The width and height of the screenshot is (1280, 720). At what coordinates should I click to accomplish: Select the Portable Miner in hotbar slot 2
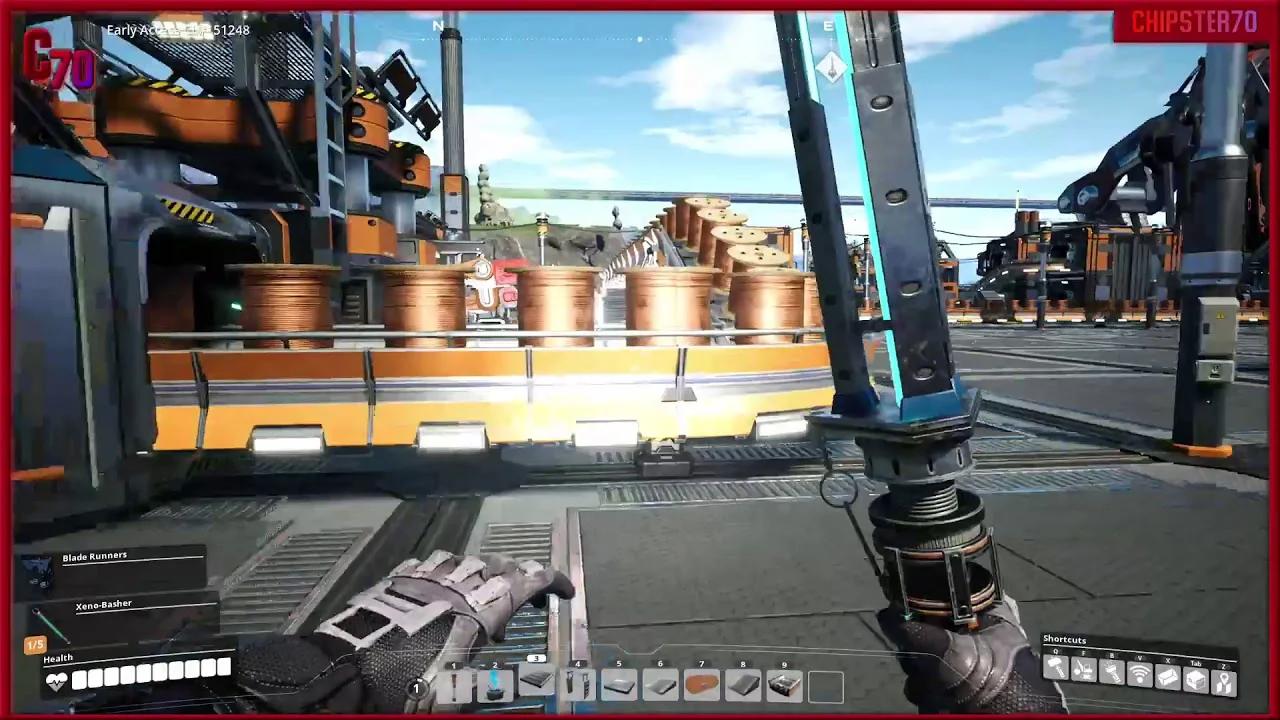pos(495,684)
